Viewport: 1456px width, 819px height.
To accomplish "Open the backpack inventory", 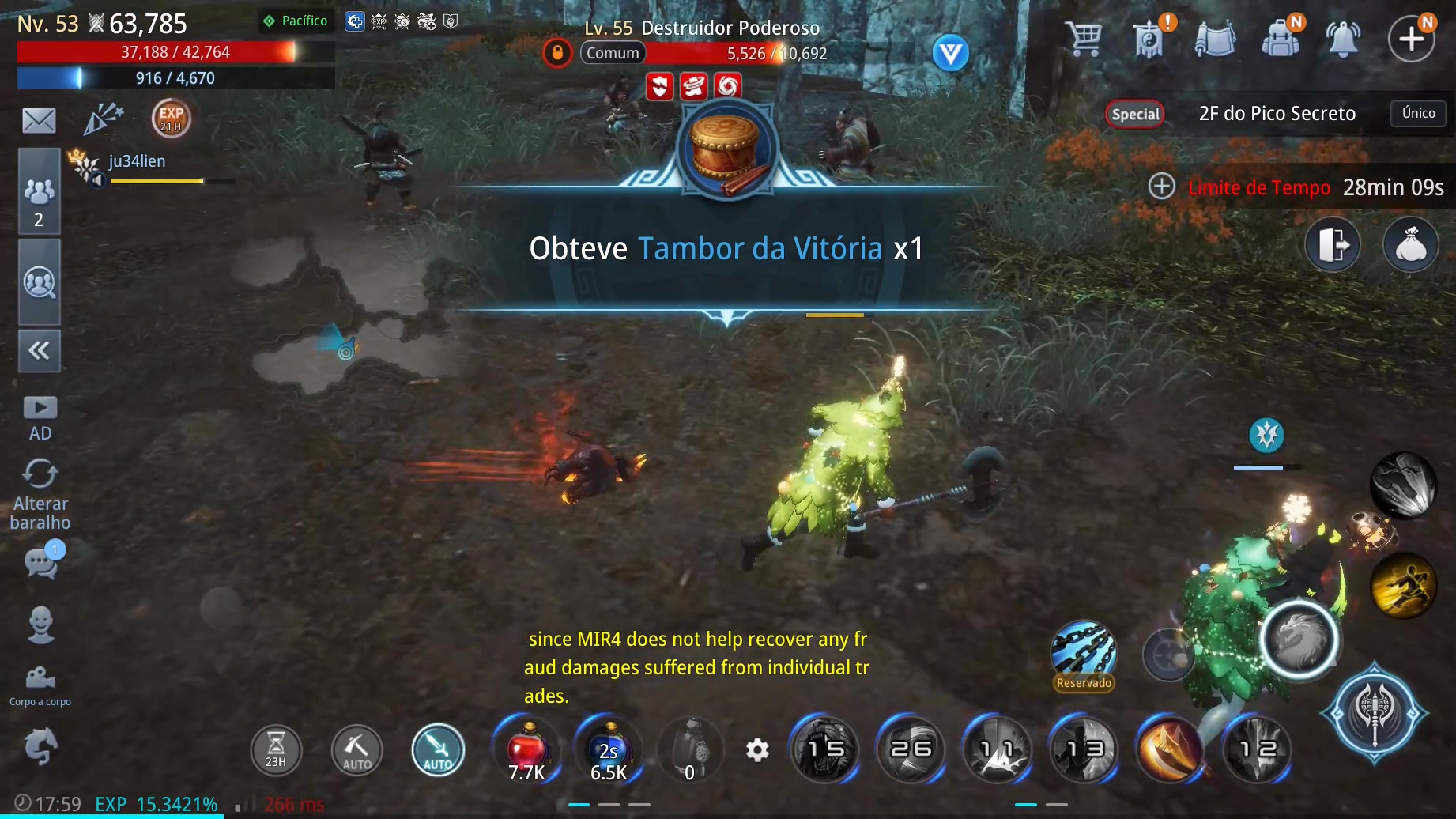I will [x=1281, y=37].
